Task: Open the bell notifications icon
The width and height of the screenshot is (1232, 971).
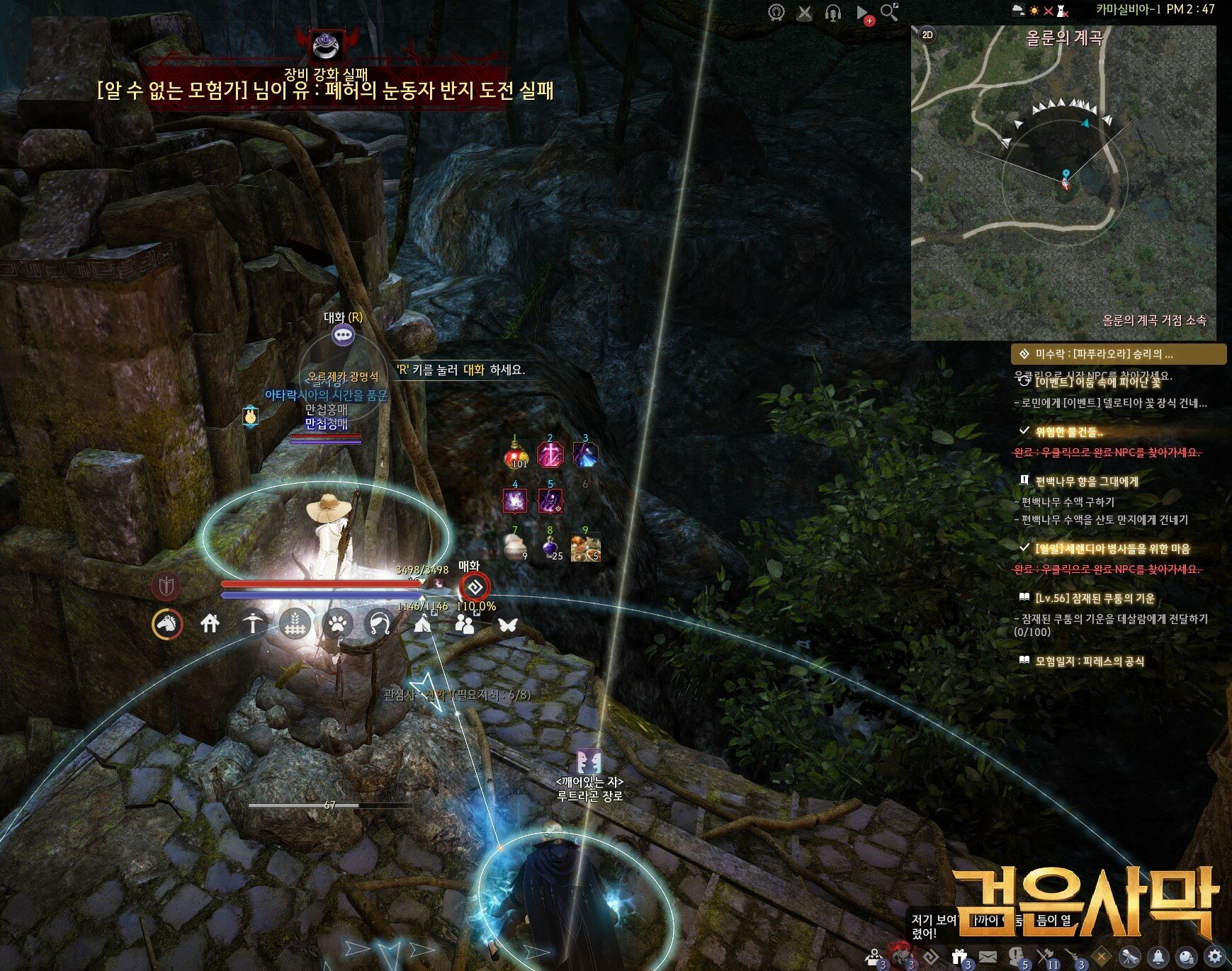Action: pyautogui.click(x=1158, y=955)
